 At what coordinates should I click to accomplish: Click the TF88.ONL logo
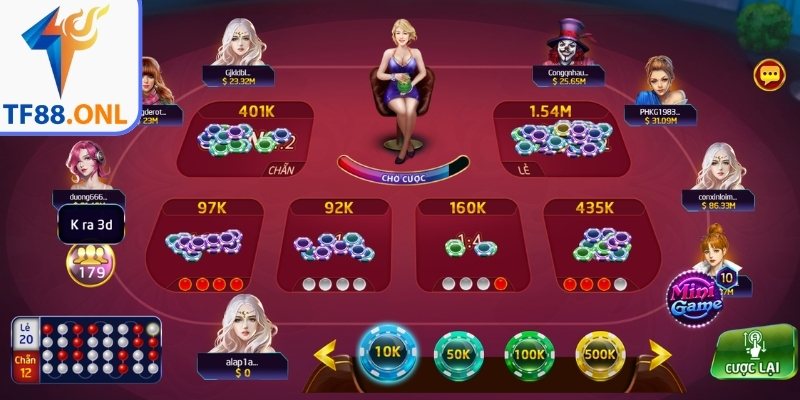tap(69, 66)
